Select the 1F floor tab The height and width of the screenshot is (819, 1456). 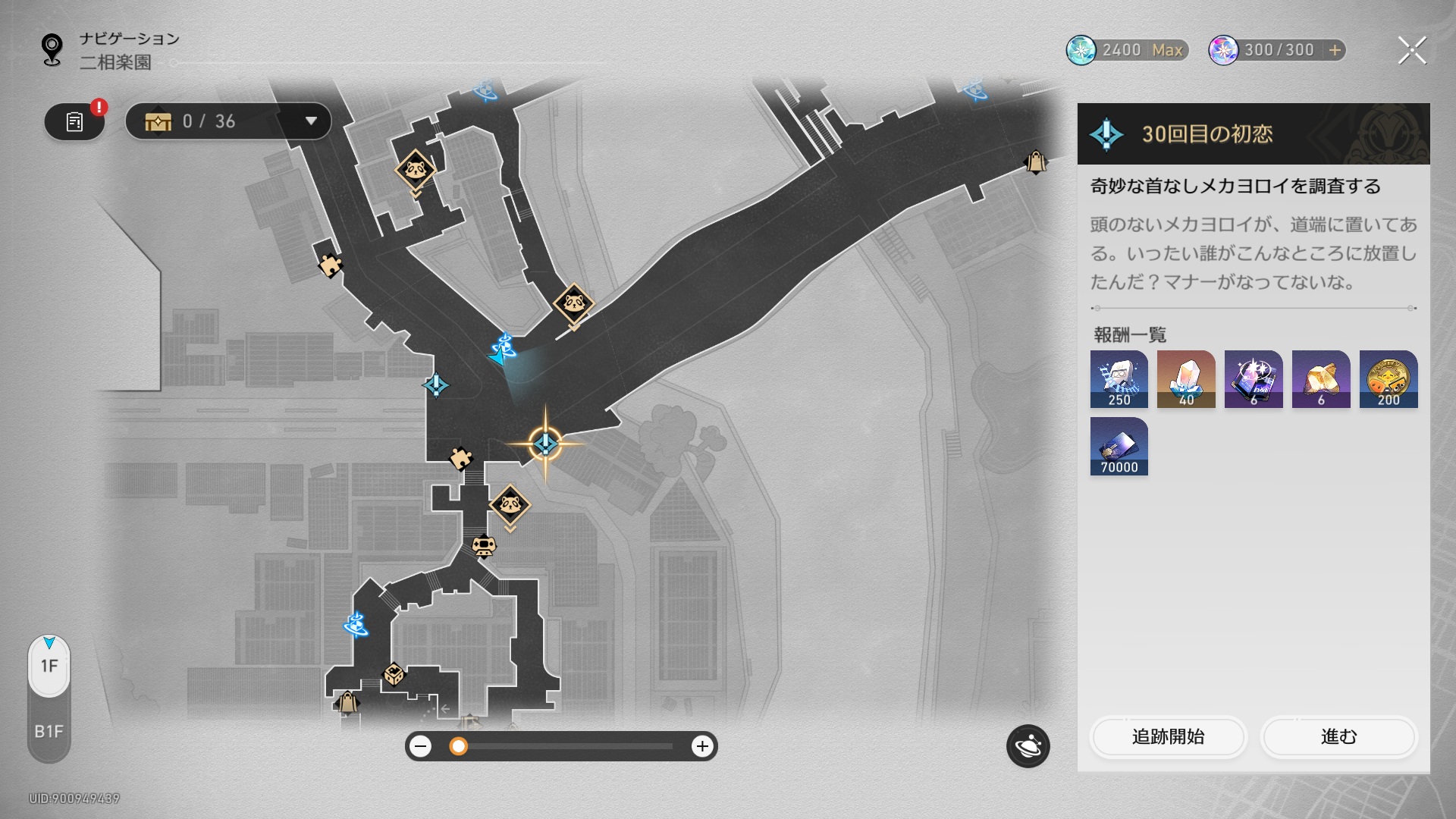pos(49,666)
